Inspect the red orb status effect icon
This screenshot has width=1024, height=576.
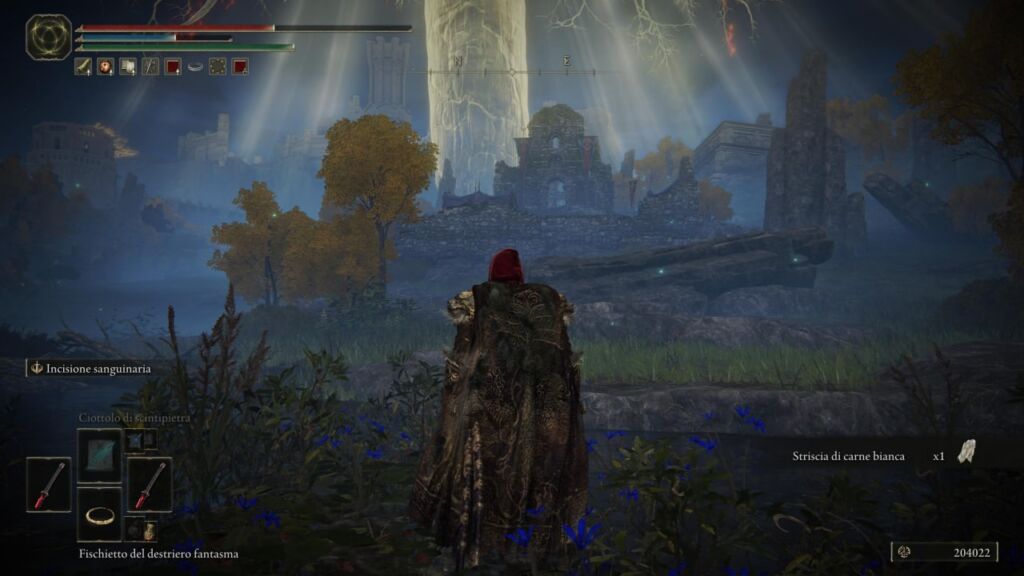[x=105, y=67]
